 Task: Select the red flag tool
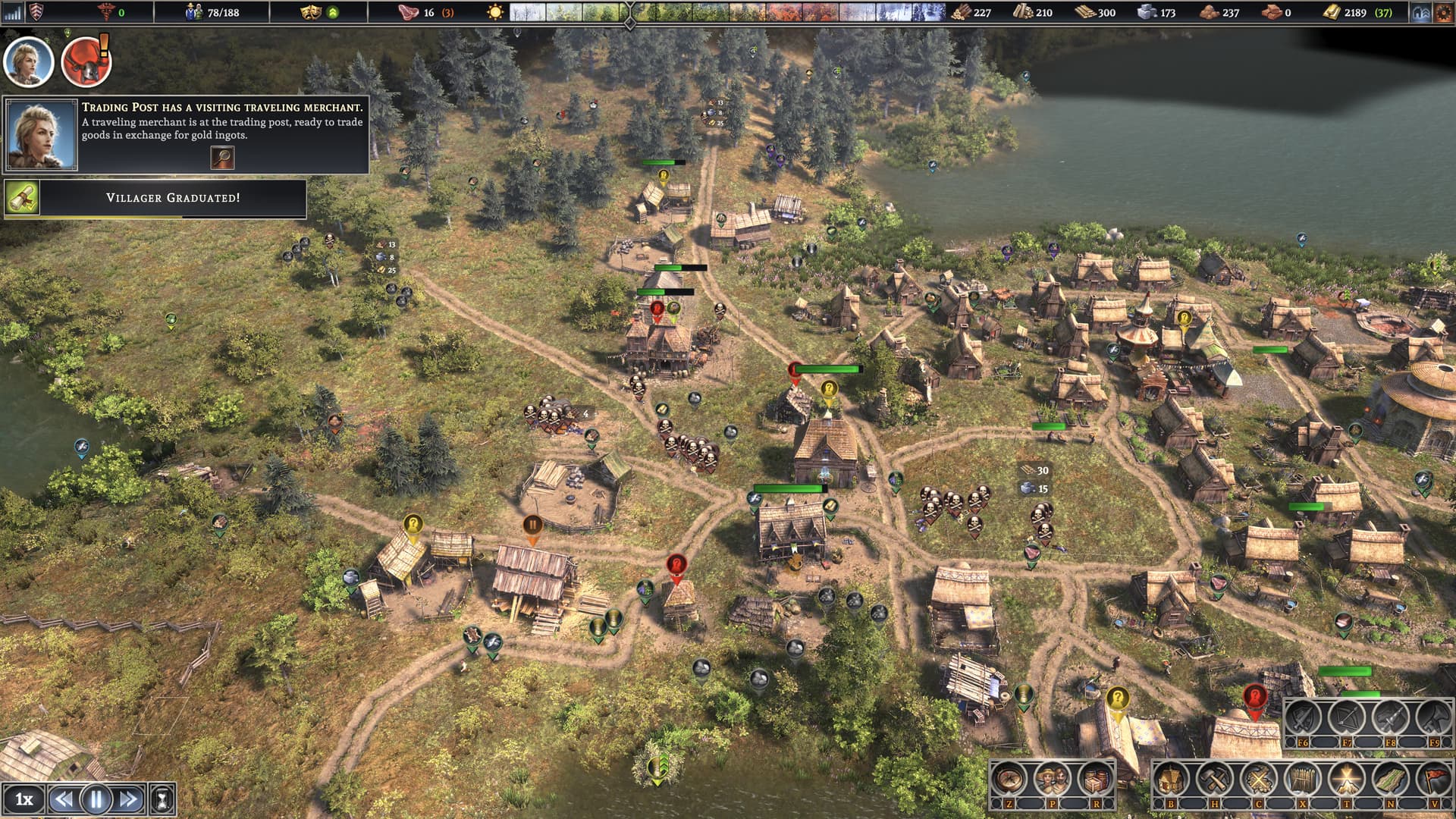[x=1433, y=779]
